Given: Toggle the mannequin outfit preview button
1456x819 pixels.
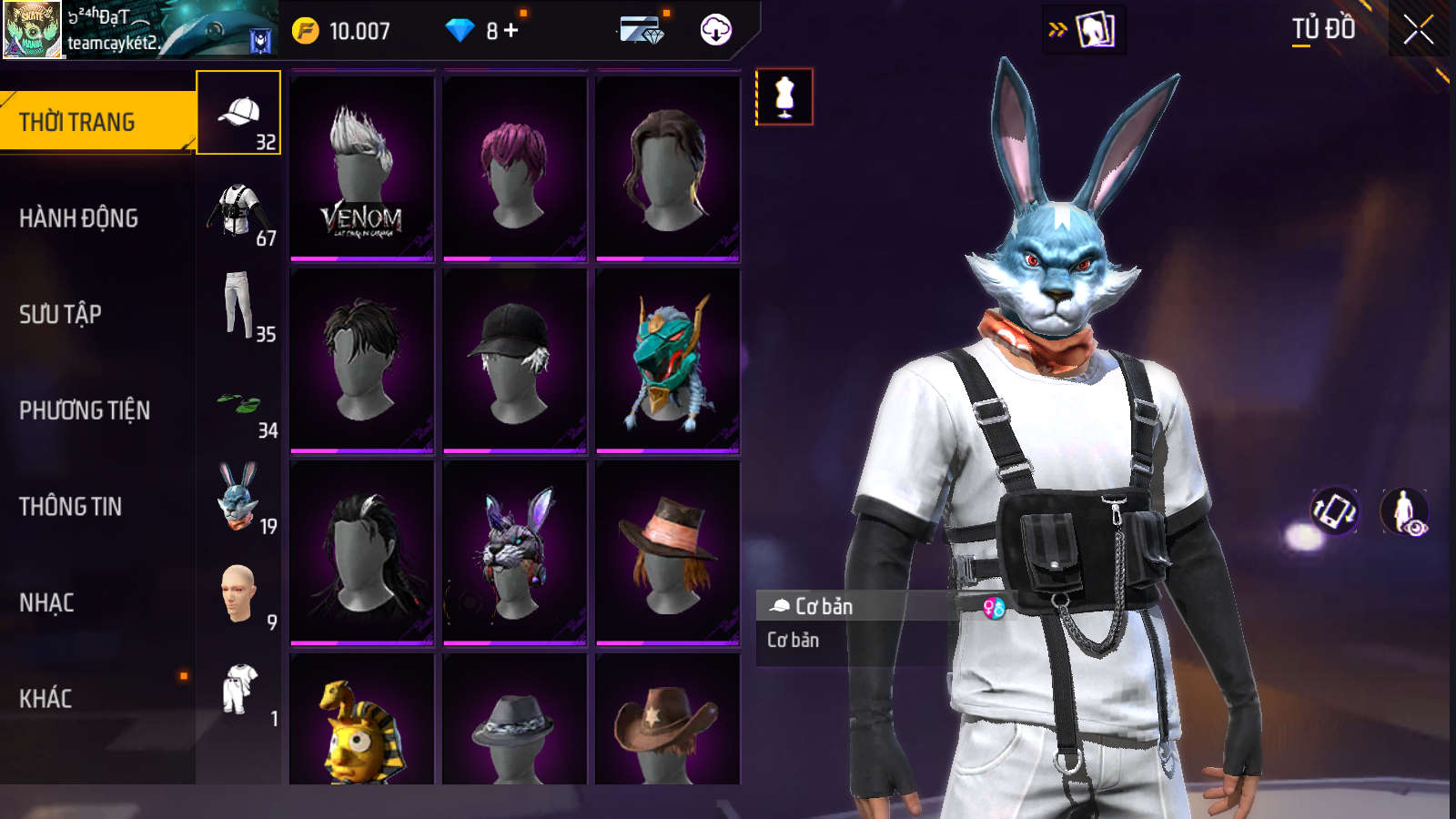Looking at the screenshot, I should pyautogui.click(x=784, y=96).
